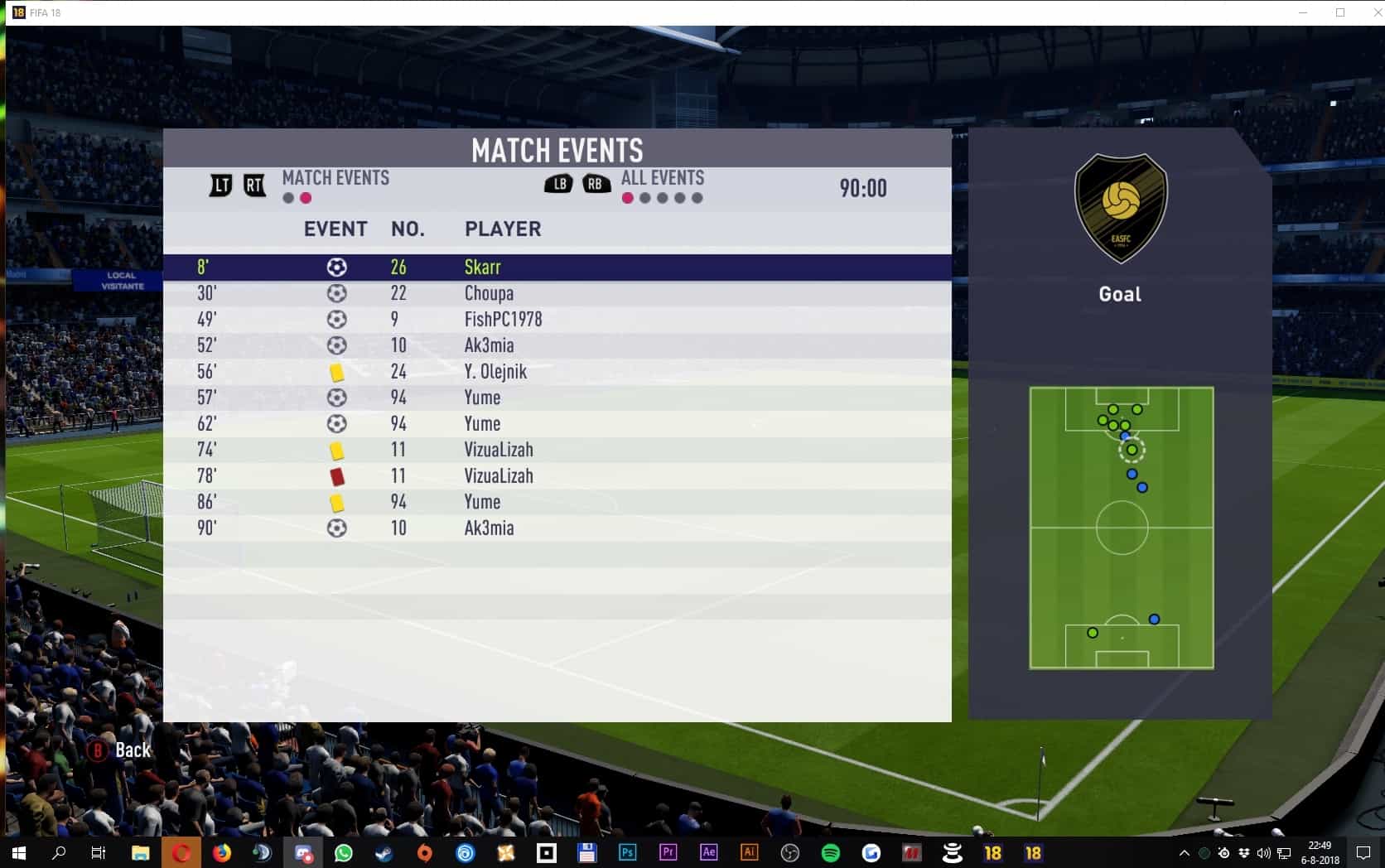
Task: Close the FIFA 18 window
Action: tap(1372, 12)
